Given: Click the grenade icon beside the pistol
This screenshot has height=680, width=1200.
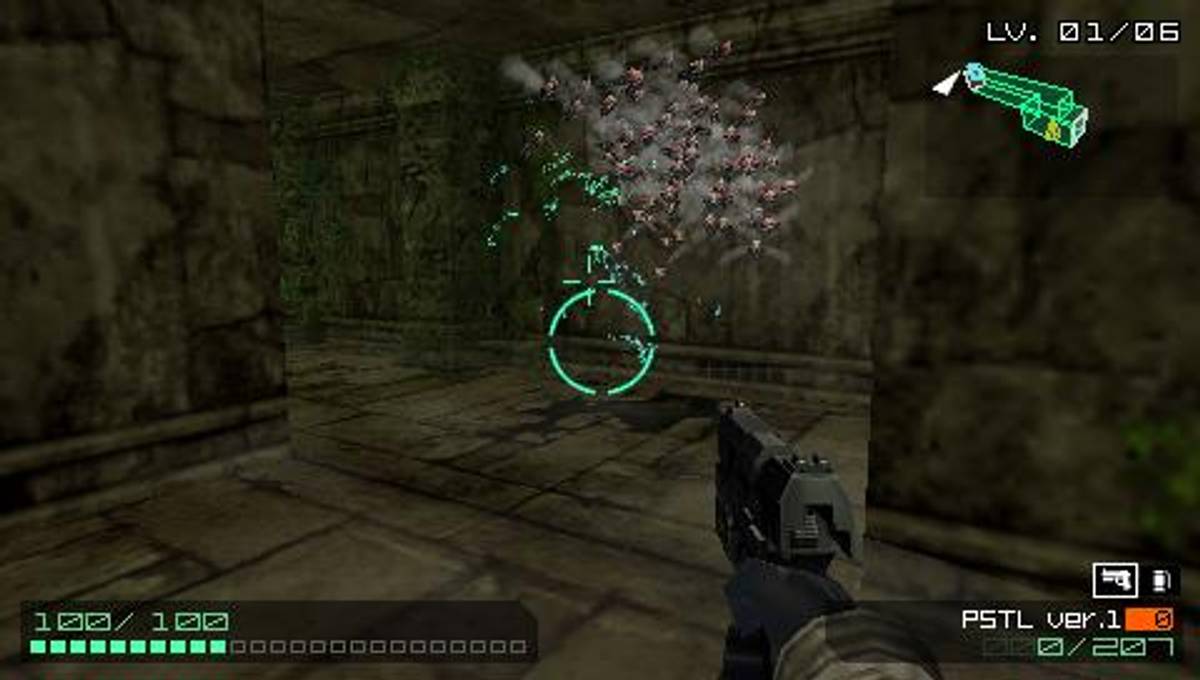Looking at the screenshot, I should [x=1160, y=580].
